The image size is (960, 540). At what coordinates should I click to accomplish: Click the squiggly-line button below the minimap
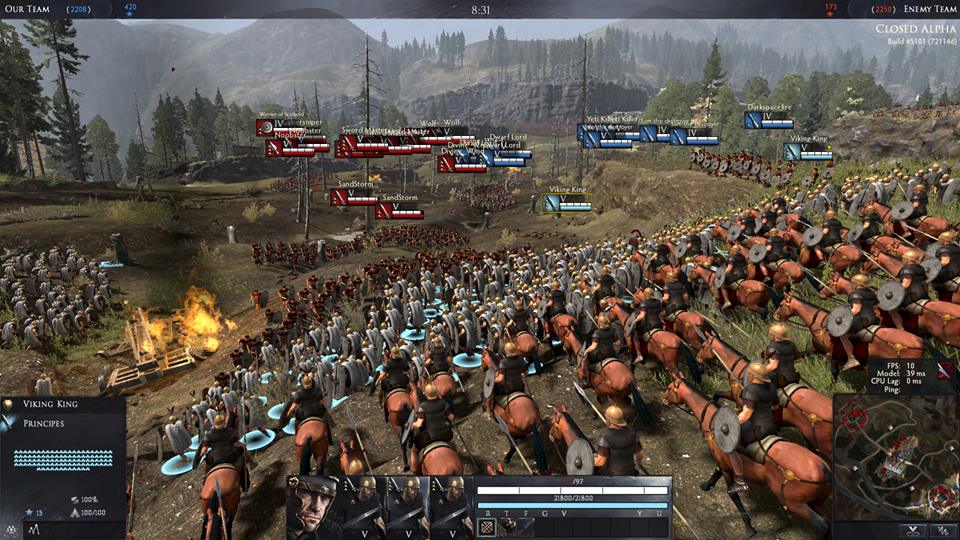(x=940, y=531)
